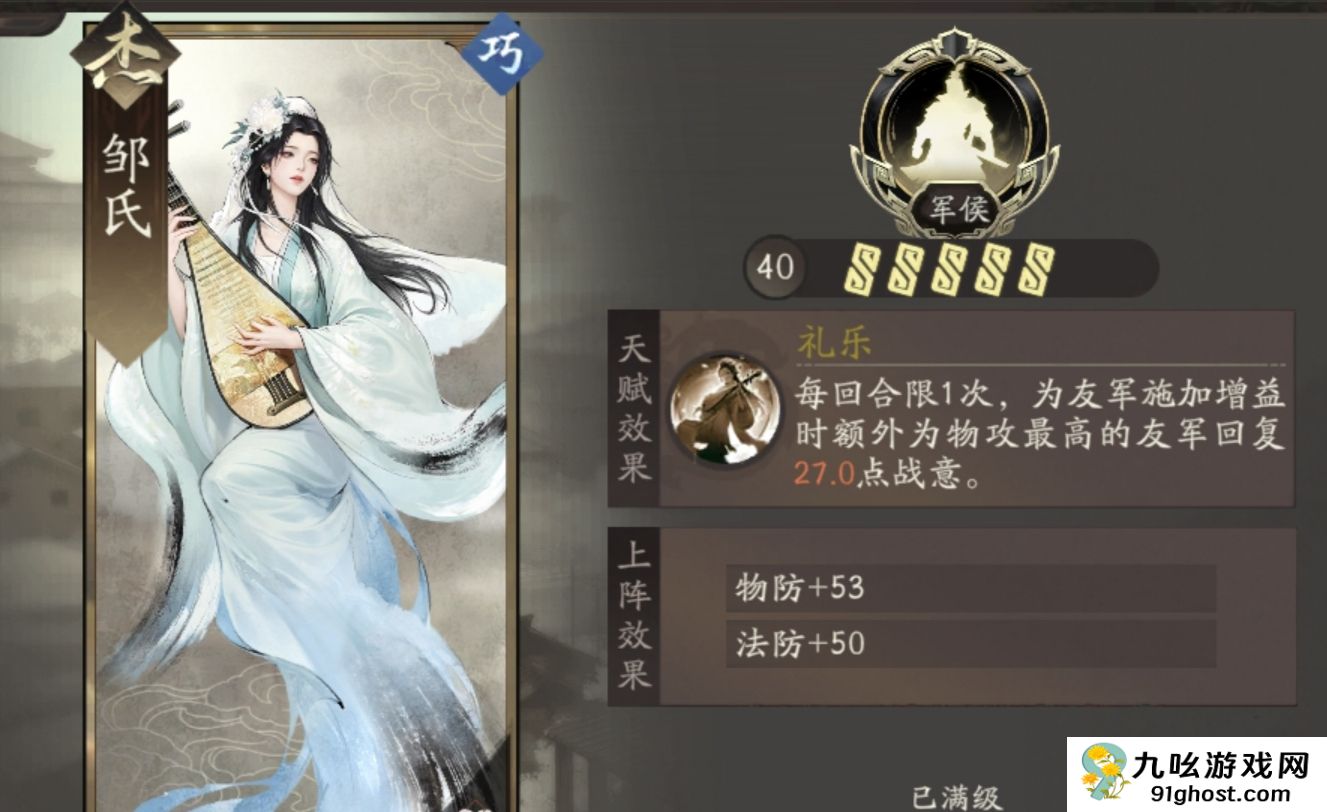Select the 邹氏 name banner
The width and height of the screenshot is (1327, 812).
click(124, 185)
